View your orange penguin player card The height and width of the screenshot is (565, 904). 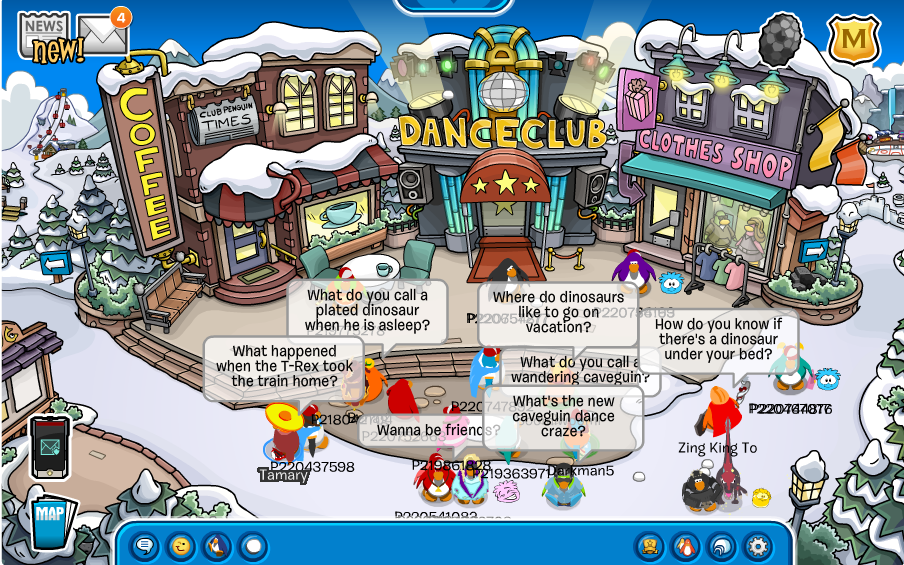pos(686,546)
